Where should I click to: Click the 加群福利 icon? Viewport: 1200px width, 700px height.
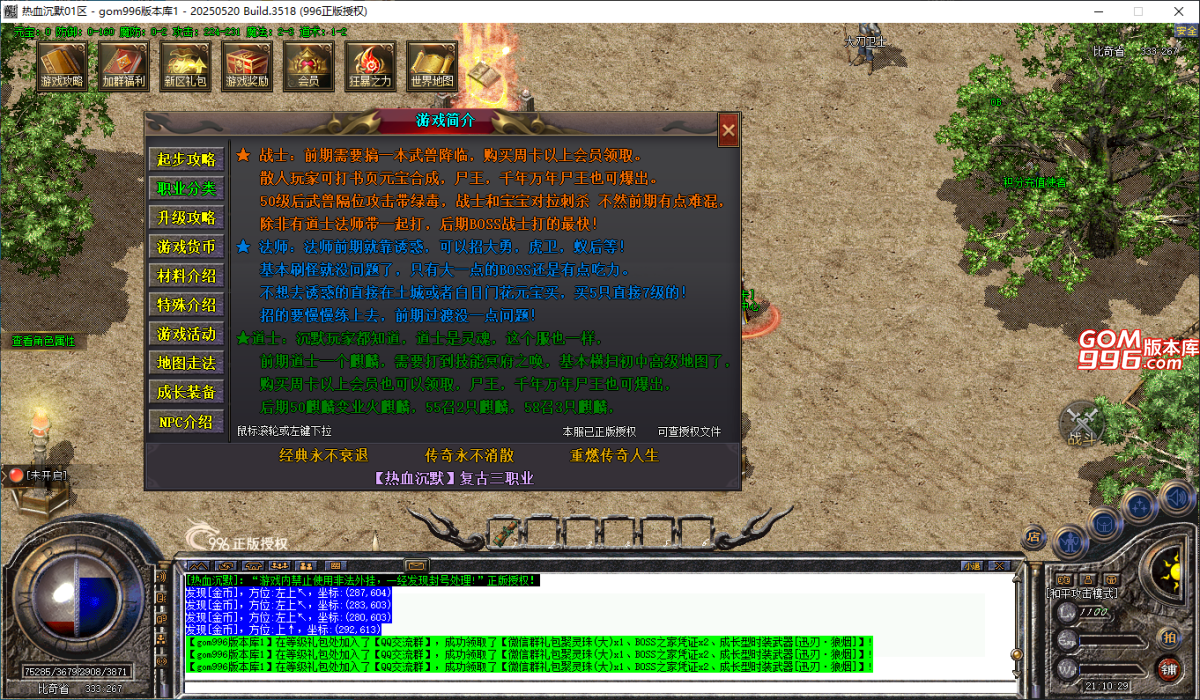pos(124,66)
